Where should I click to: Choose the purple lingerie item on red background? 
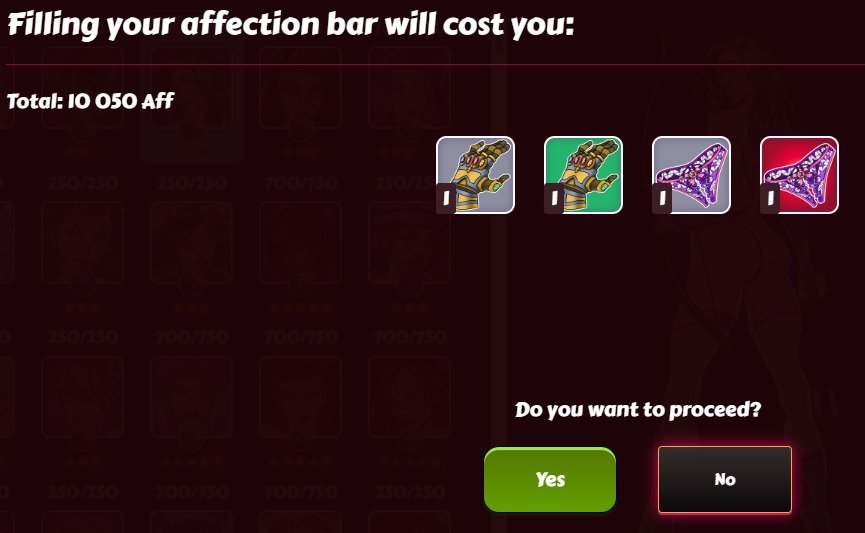(799, 175)
